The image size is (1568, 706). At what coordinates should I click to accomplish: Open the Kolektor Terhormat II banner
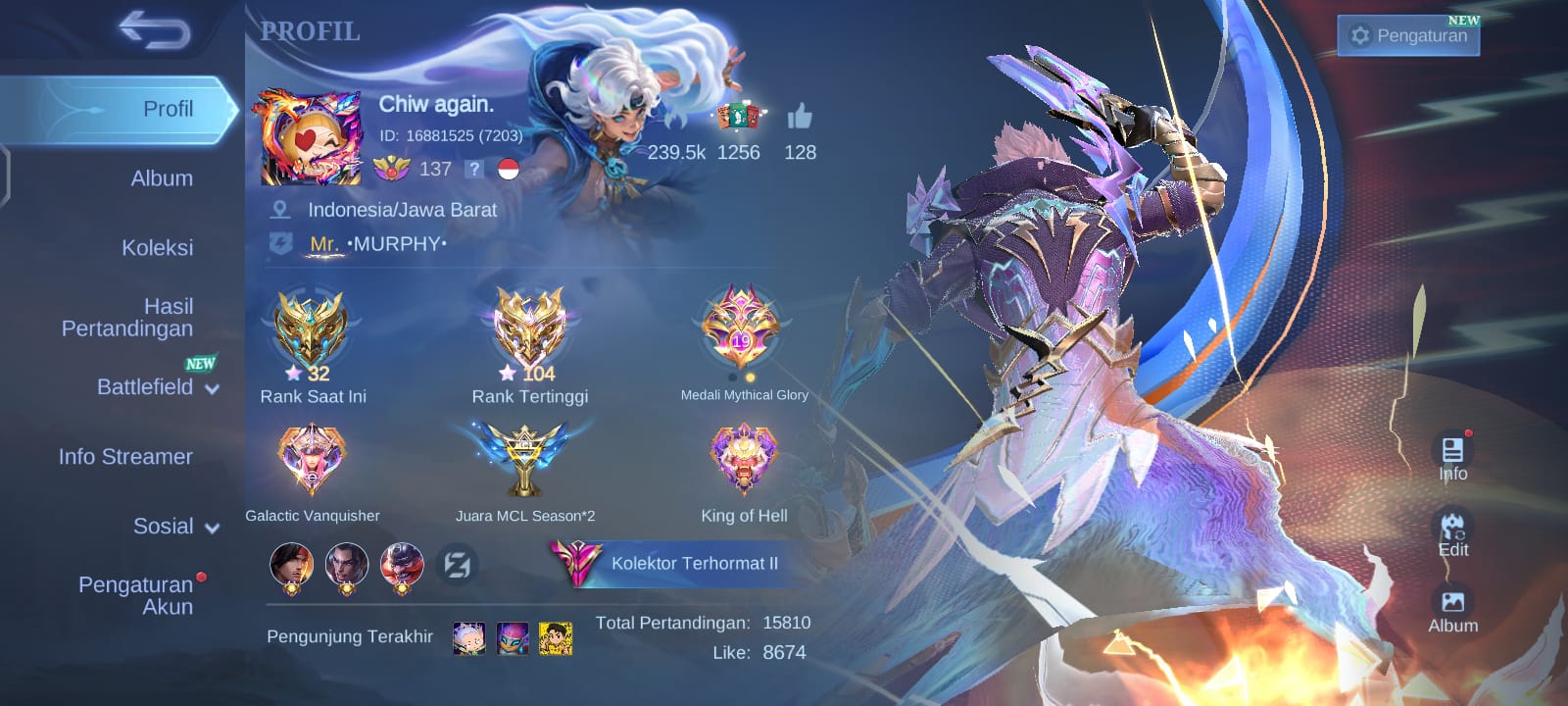[x=676, y=564]
